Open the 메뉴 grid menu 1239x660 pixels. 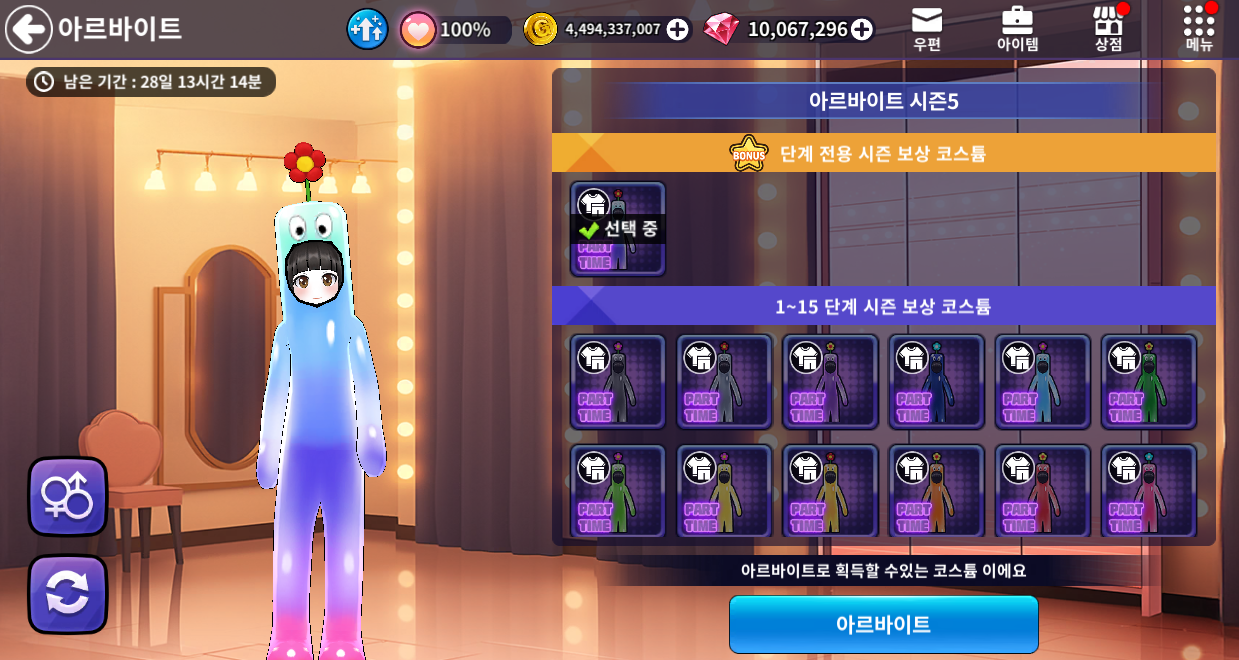(x=1198, y=29)
